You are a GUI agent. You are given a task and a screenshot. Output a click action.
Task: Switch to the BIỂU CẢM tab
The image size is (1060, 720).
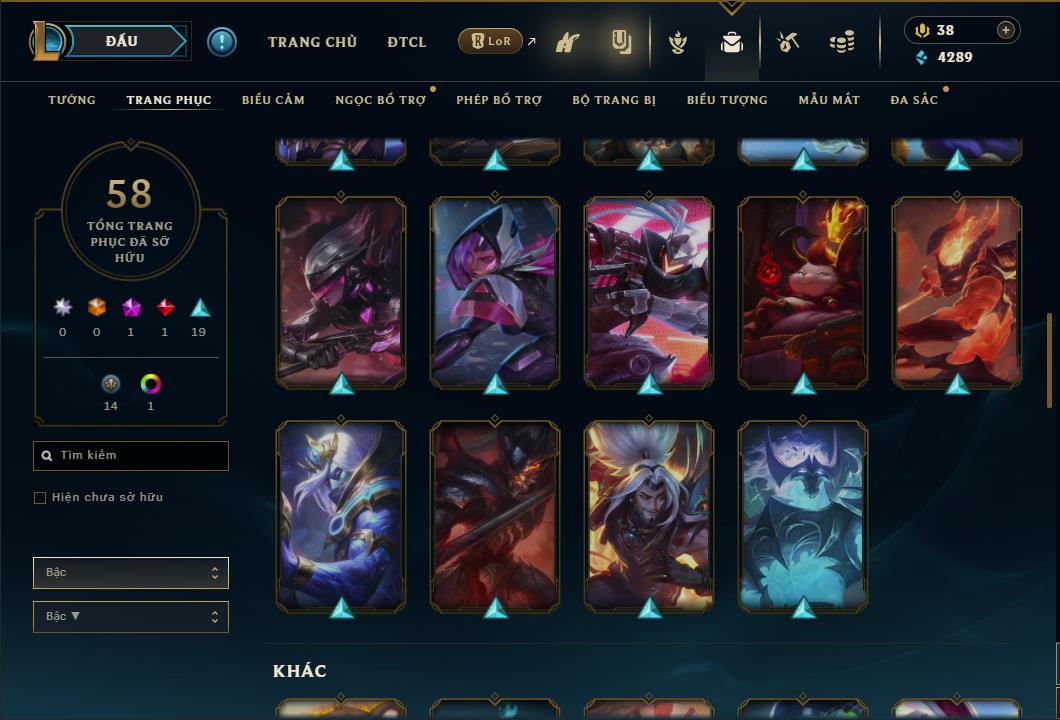click(273, 100)
